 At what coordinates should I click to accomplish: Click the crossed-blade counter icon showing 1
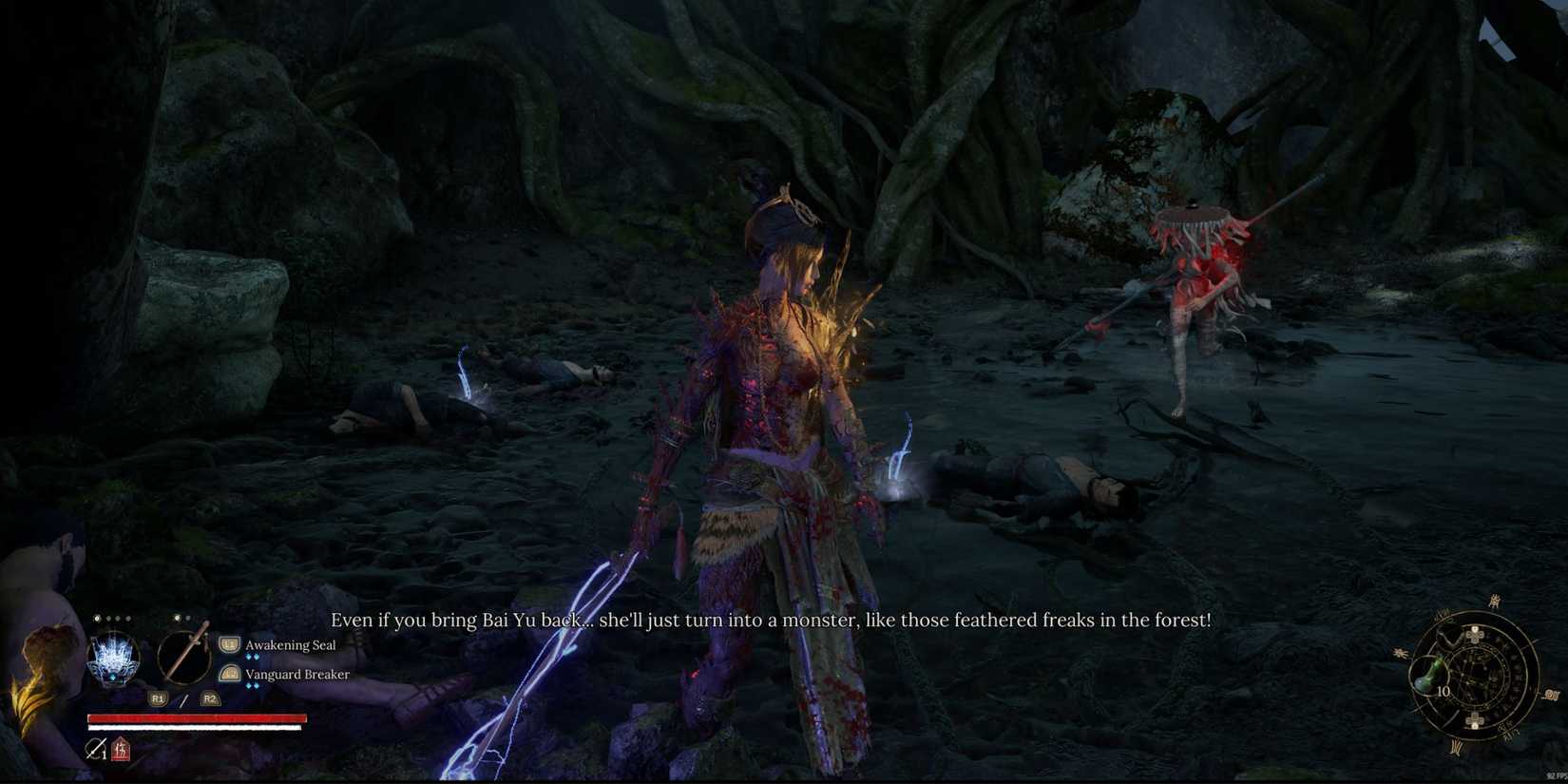(x=95, y=748)
